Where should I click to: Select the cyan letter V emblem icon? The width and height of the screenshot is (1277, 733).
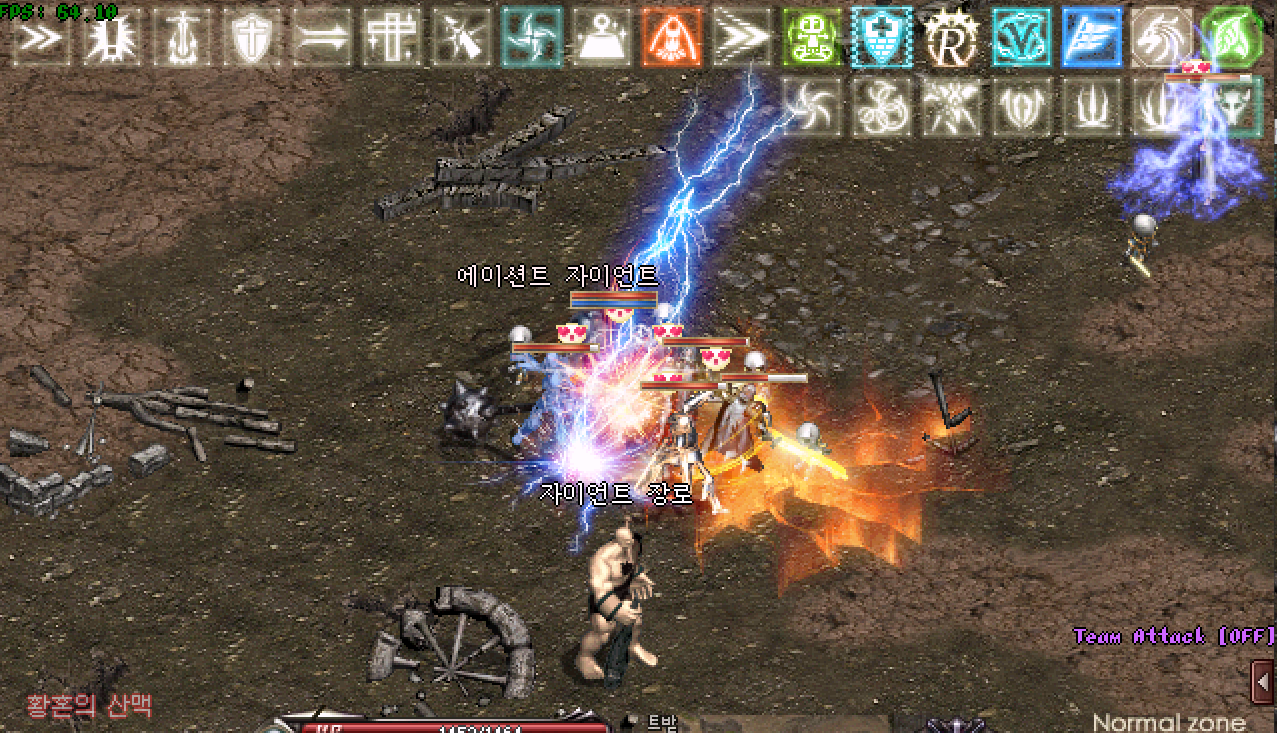pos(1022,37)
